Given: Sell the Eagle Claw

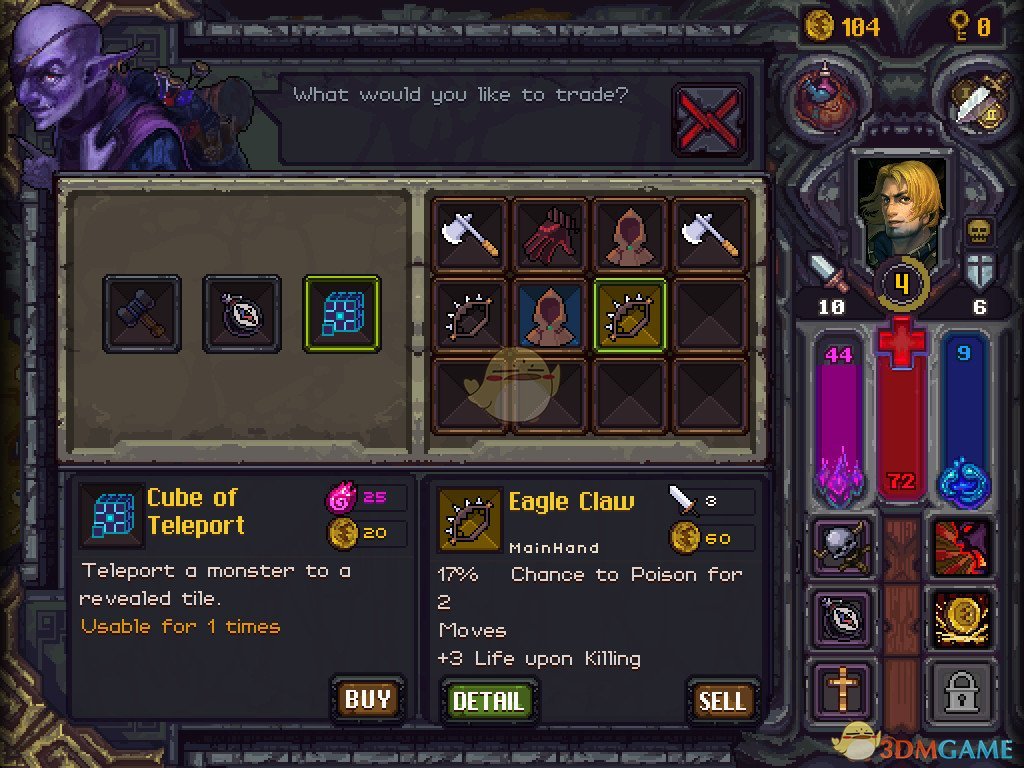Looking at the screenshot, I should click(x=722, y=700).
